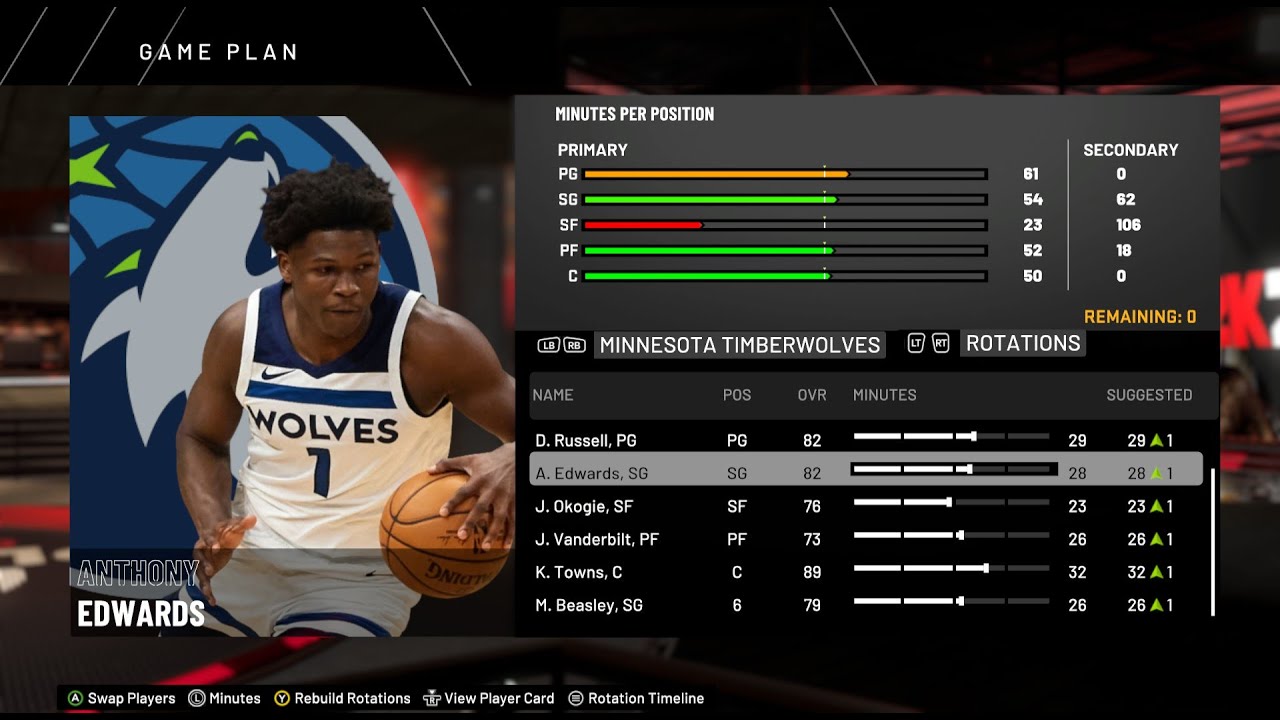Click the clock icon next to Minutes

coord(197,698)
